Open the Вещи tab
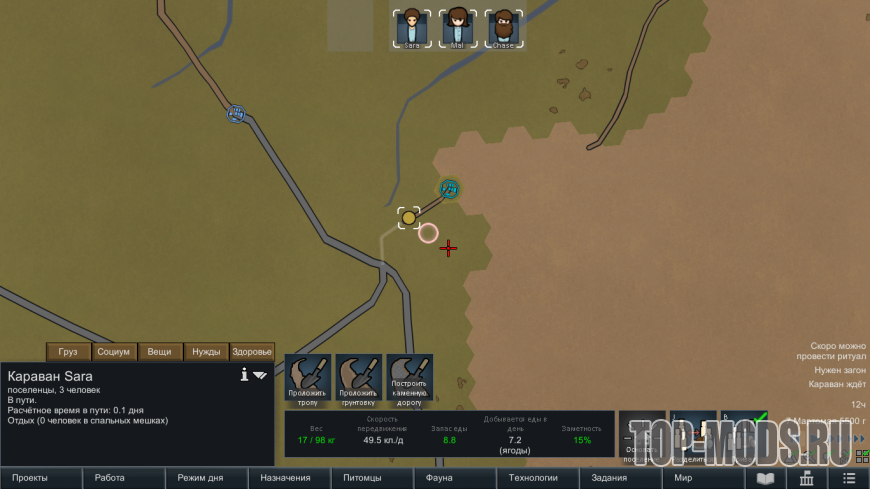This screenshot has width=870, height=489. point(160,352)
